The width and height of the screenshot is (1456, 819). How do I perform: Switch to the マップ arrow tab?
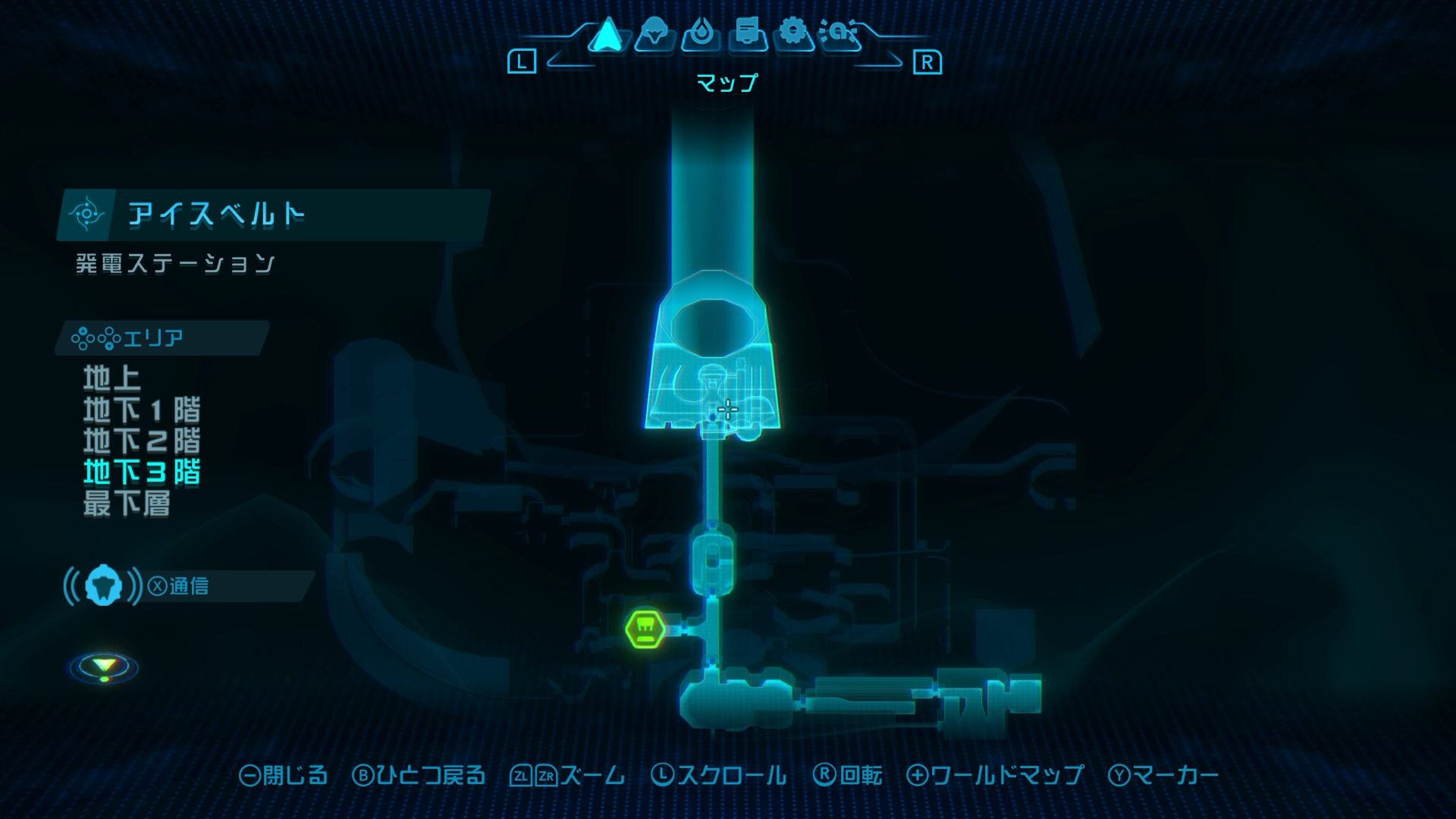pos(606,34)
